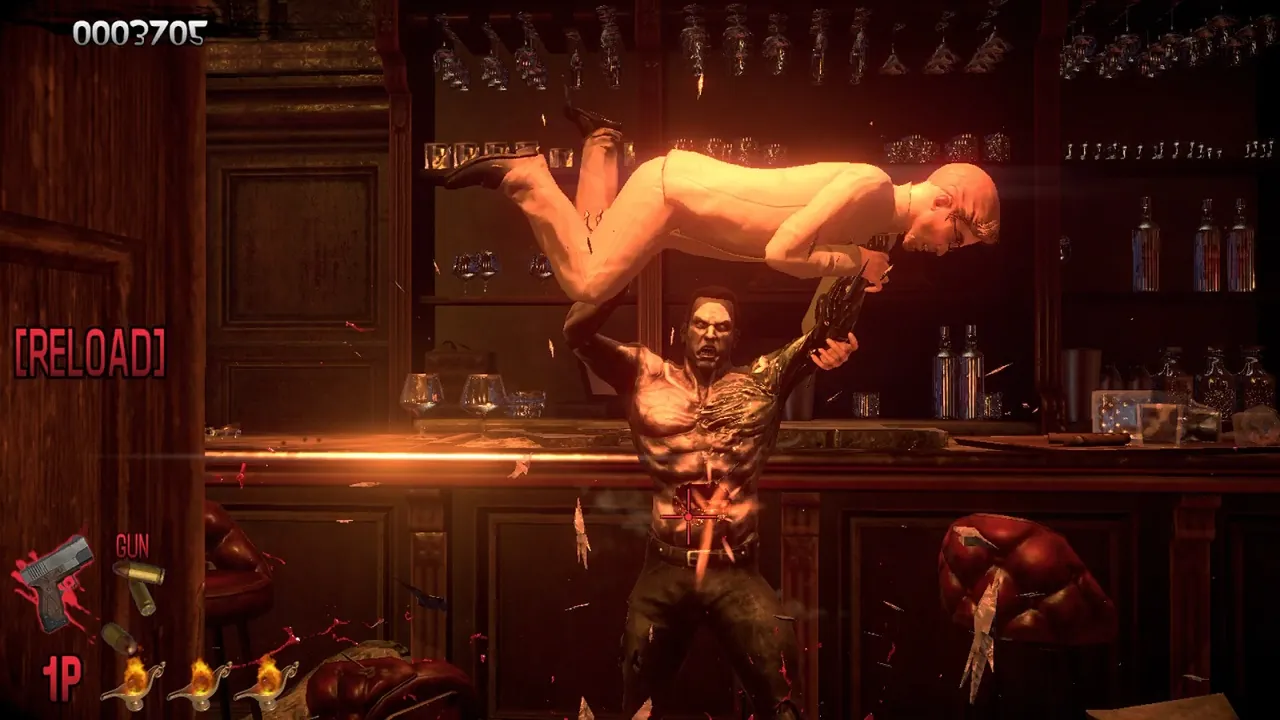Click the GUN label above the ammo display
1280x720 pixels.
tap(131, 545)
